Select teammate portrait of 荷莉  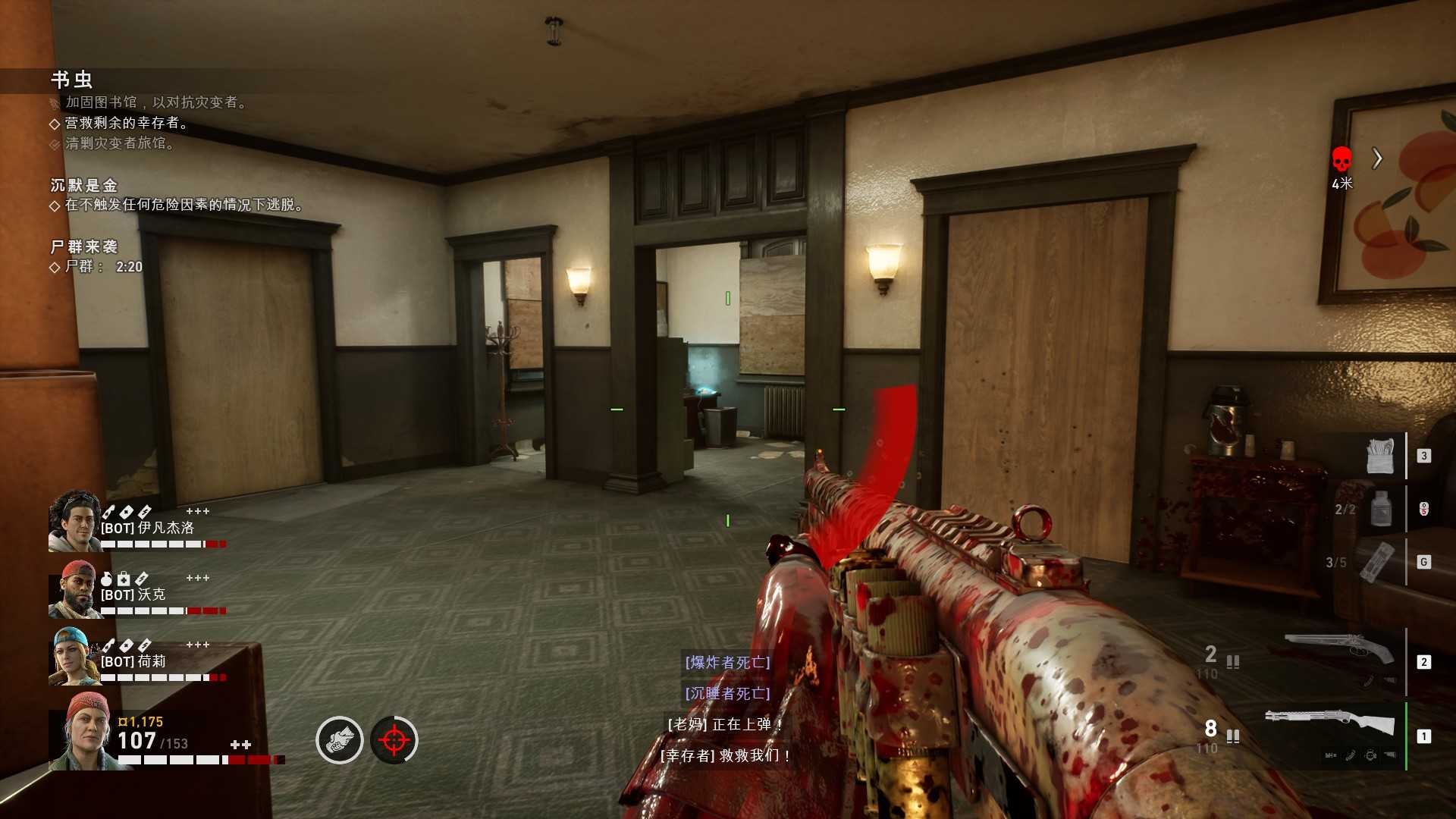74,656
